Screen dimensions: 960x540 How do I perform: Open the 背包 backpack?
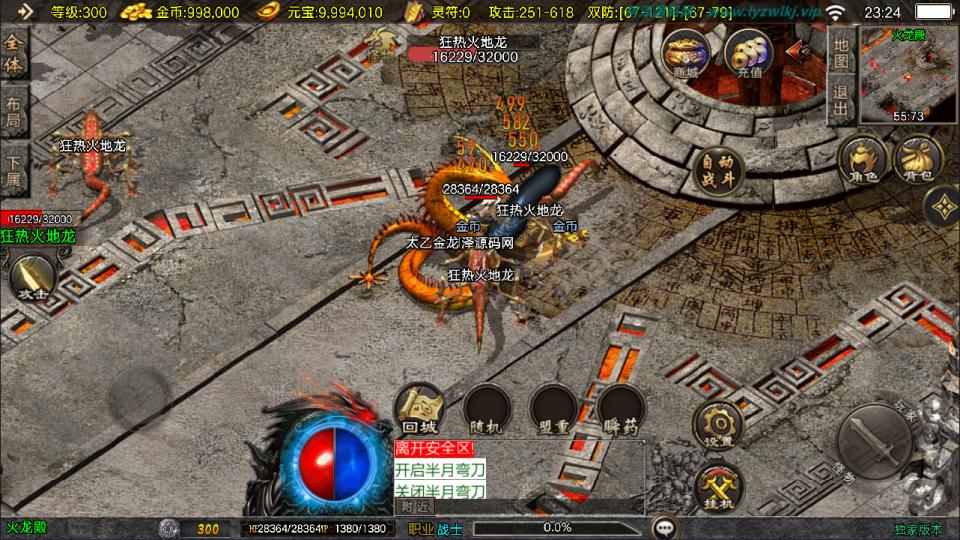[917, 159]
